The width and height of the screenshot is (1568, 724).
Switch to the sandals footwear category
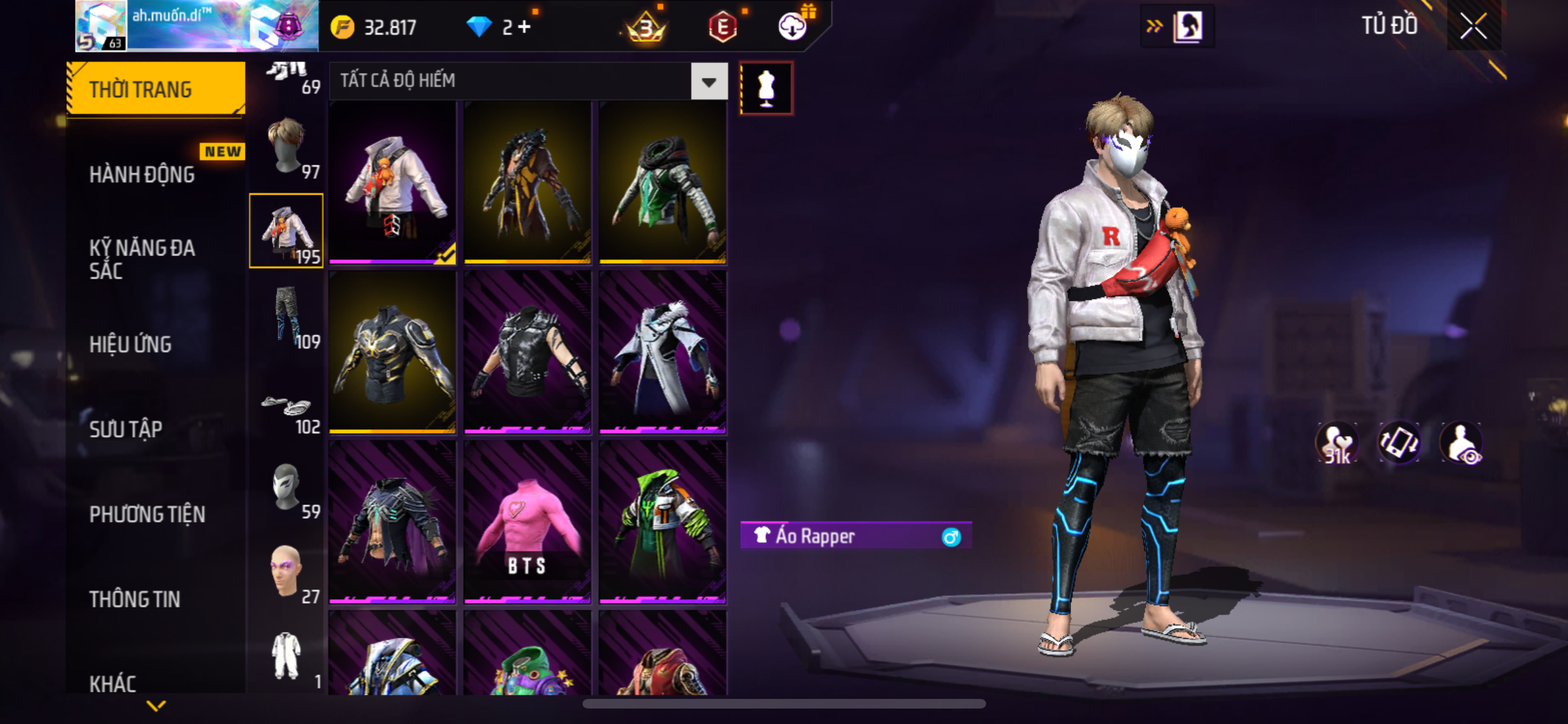click(287, 411)
